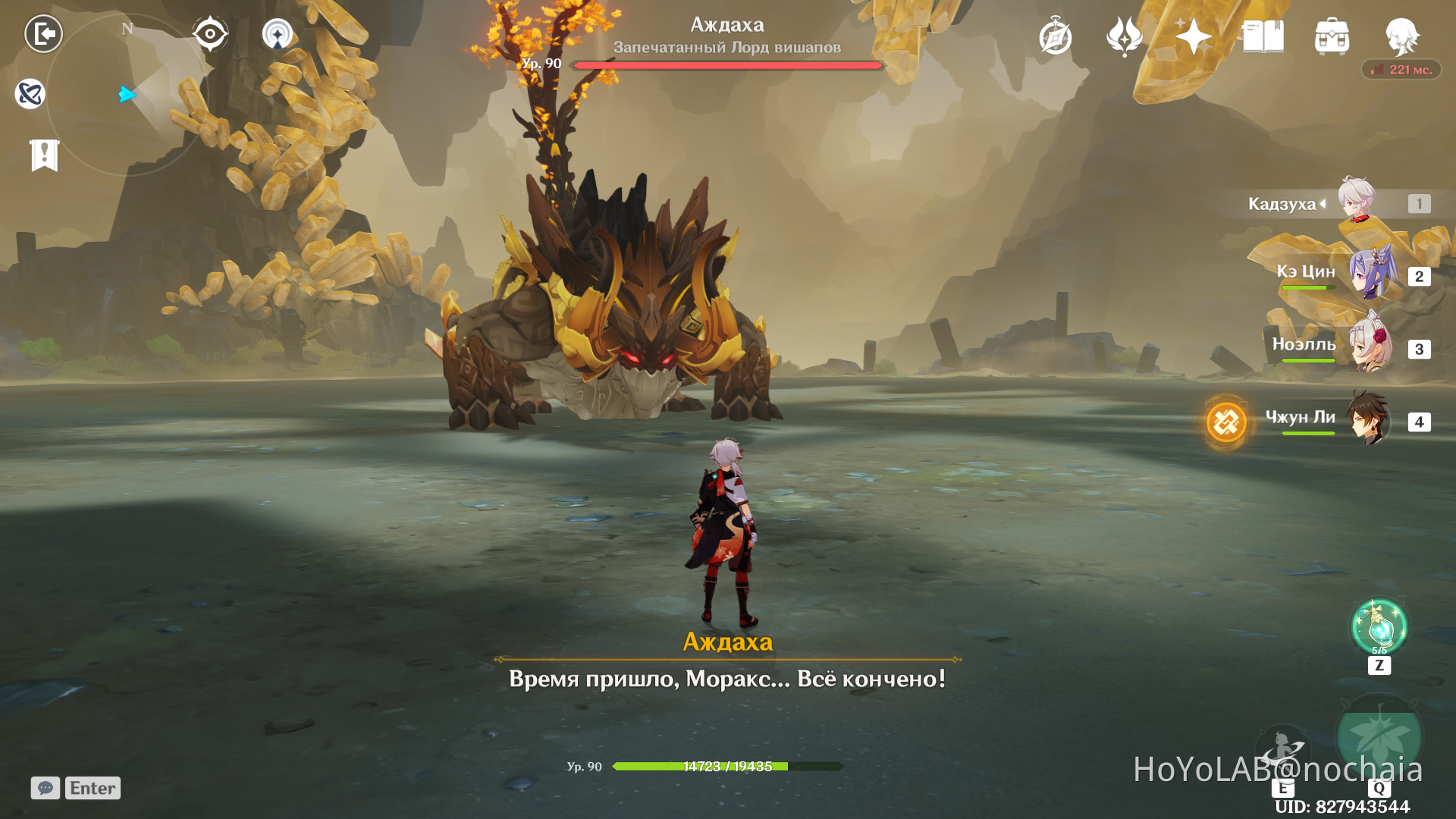The width and height of the screenshot is (1456, 819).
Task: Open the Paimon menu icon
Action: [30, 94]
